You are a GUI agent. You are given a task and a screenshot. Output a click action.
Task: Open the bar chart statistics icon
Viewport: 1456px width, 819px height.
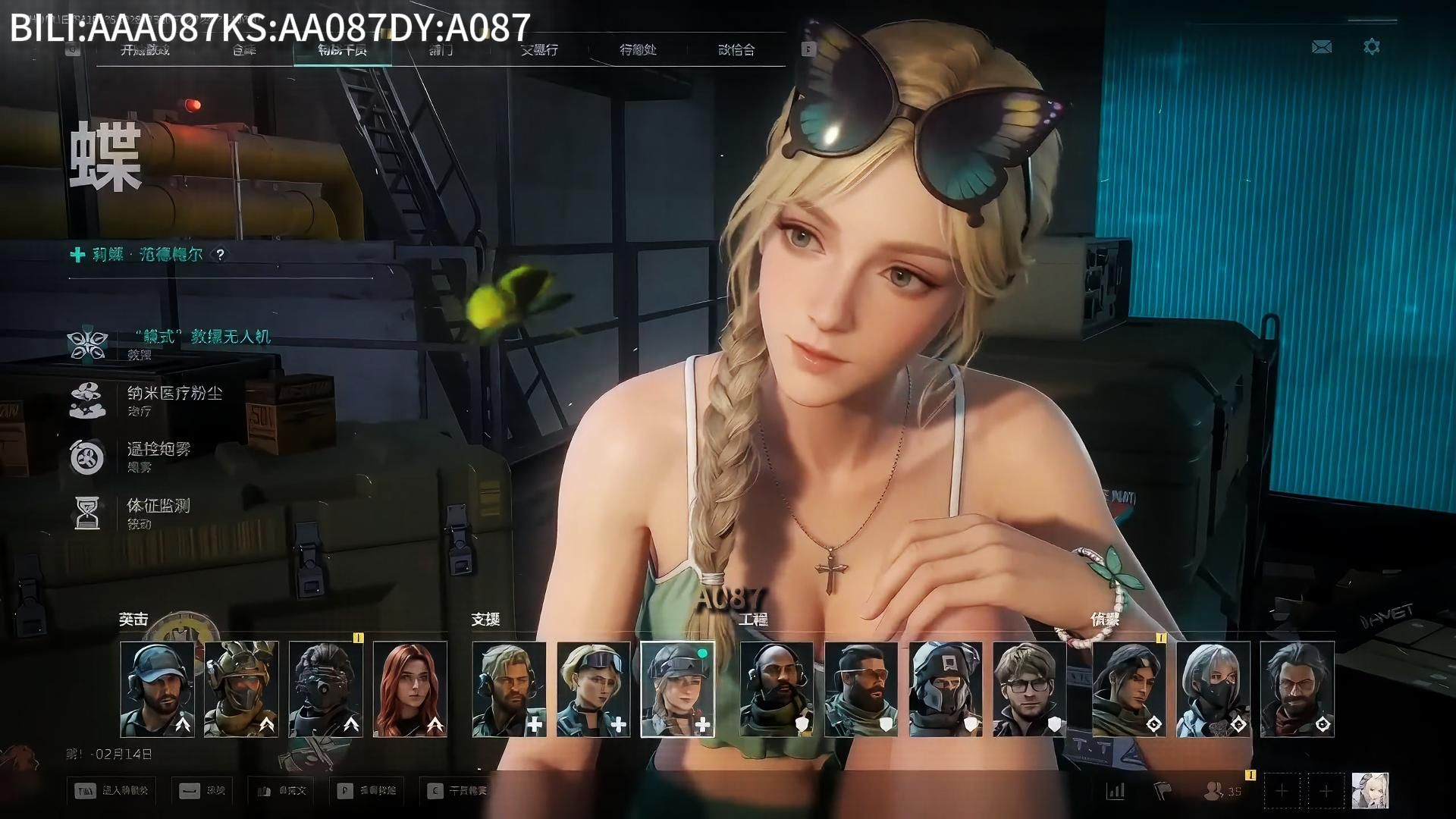pos(1116,791)
